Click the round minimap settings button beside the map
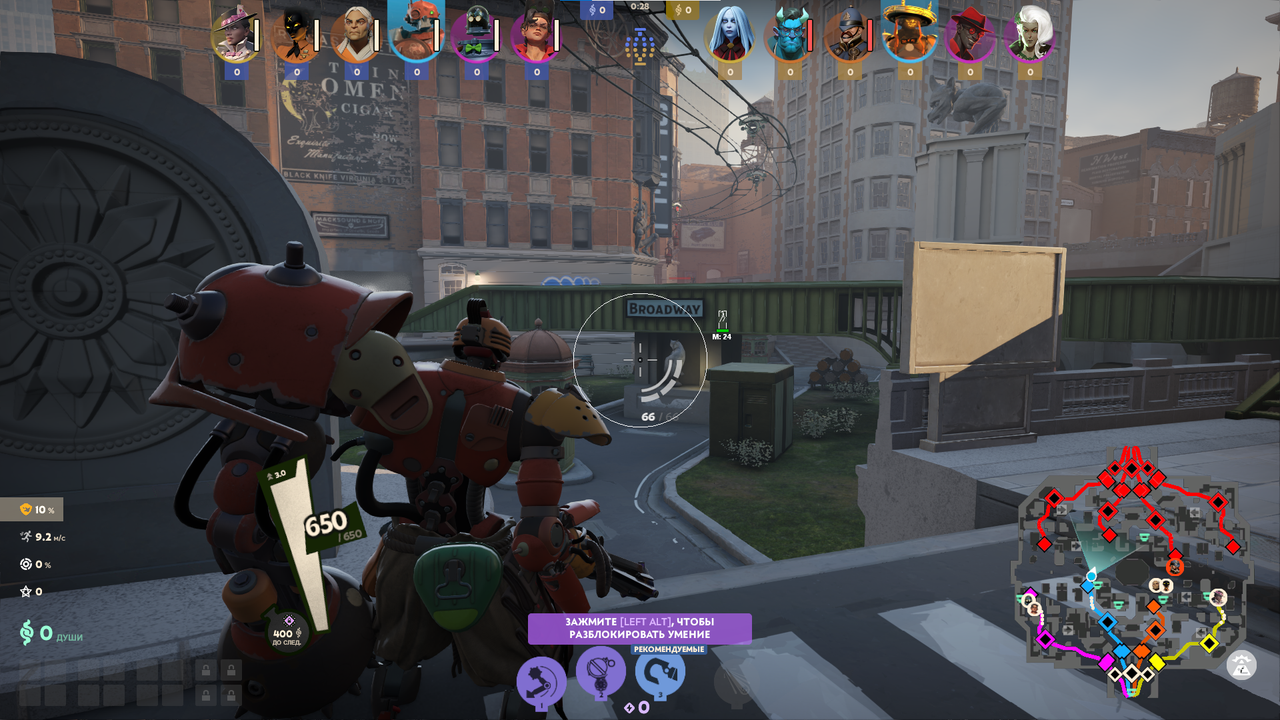 [1242, 665]
